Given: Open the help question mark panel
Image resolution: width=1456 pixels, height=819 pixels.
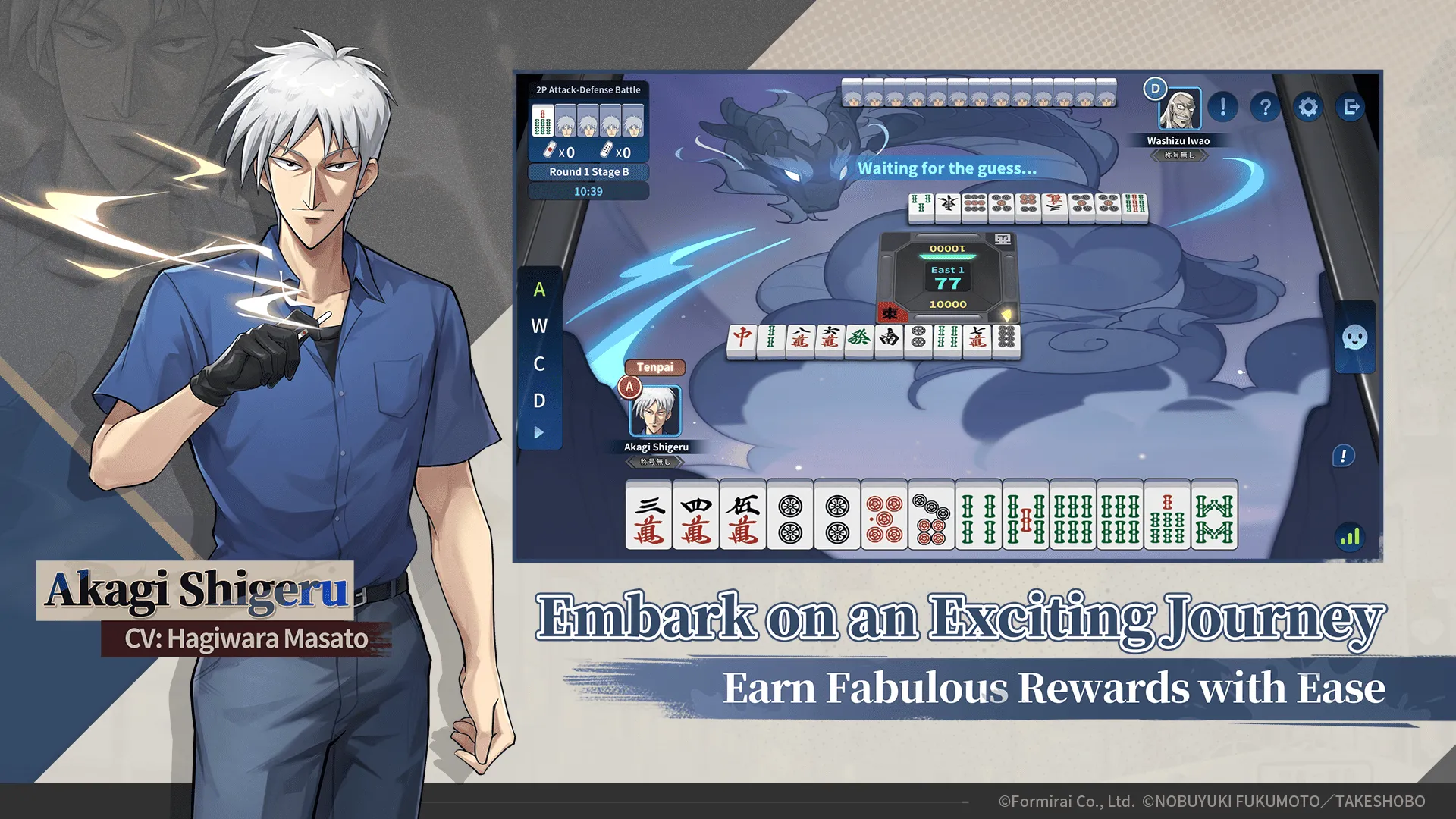Looking at the screenshot, I should coord(1264,108).
